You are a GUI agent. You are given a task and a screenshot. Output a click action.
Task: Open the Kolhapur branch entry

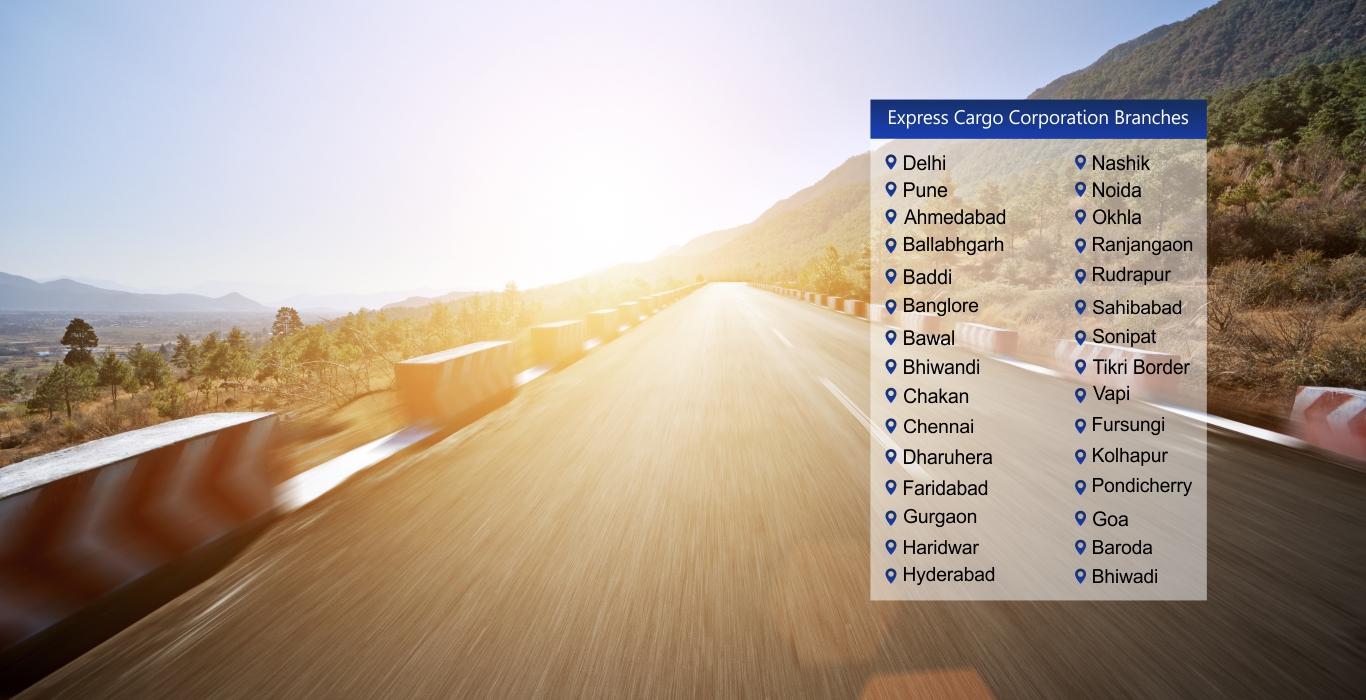tap(1129, 456)
